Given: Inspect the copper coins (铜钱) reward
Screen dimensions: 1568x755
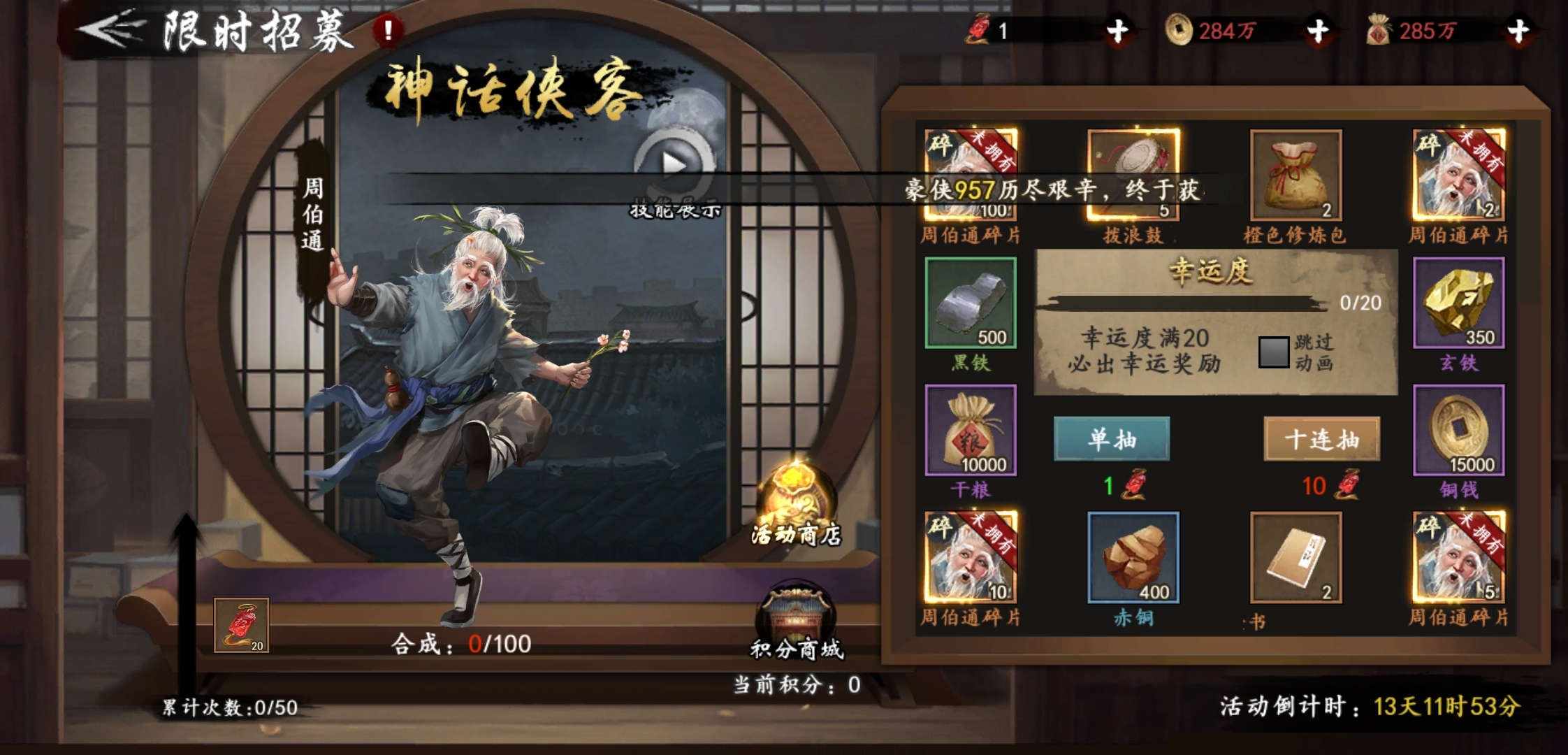Looking at the screenshot, I should [x=1458, y=431].
